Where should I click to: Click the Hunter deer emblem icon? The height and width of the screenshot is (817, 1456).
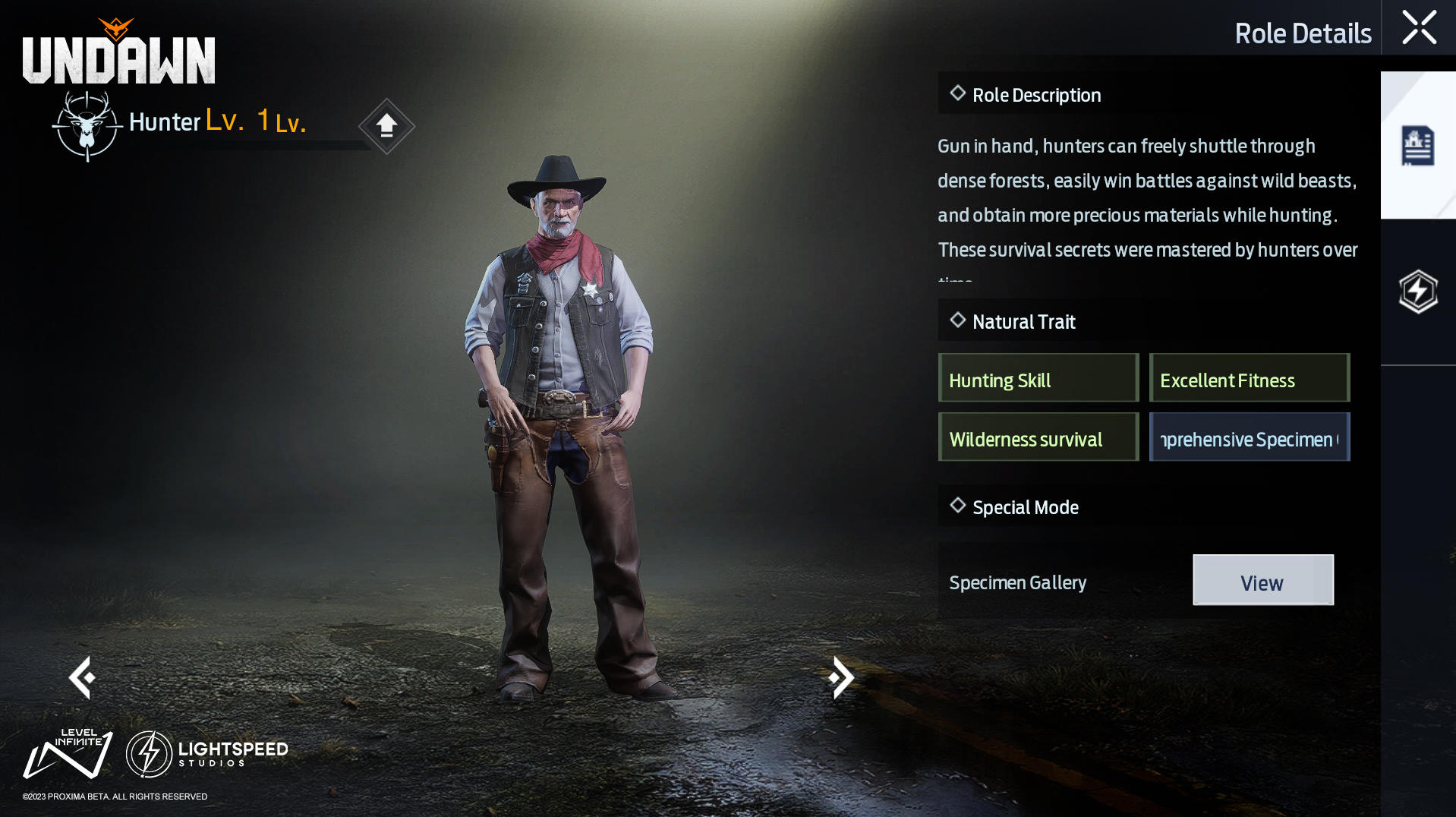tap(87, 126)
